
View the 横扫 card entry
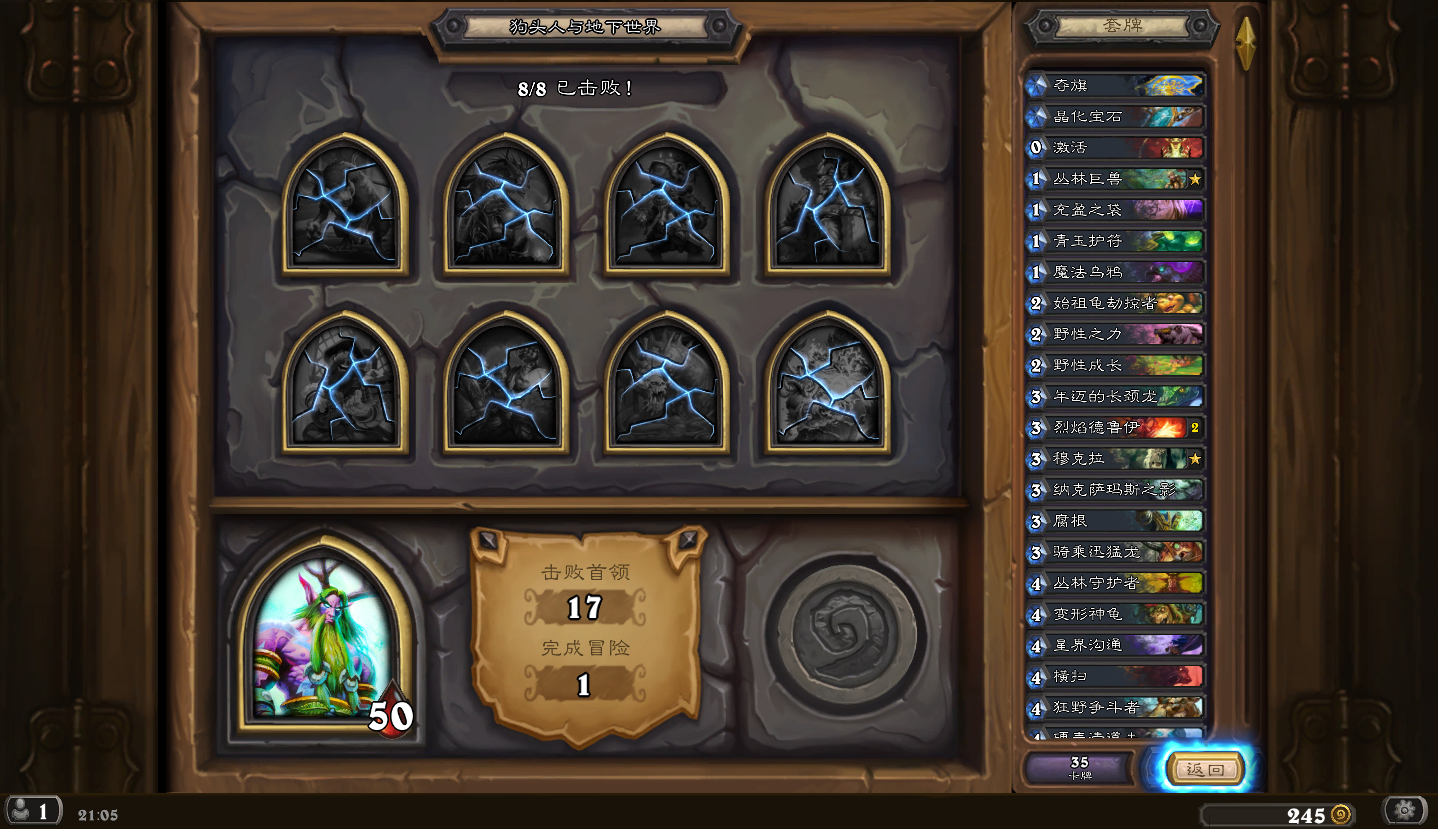click(1115, 676)
